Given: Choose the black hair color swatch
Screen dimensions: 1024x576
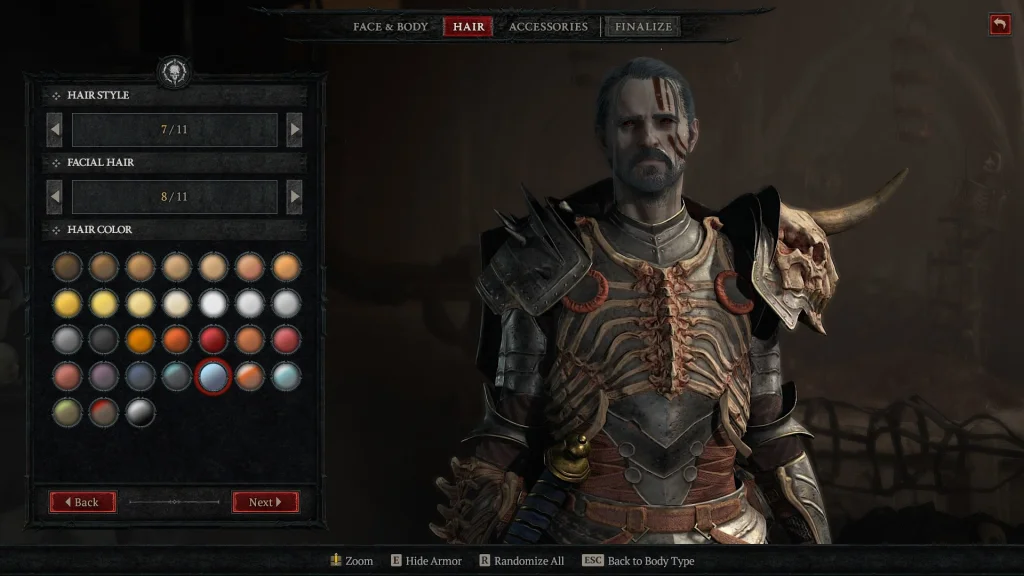Looking at the screenshot, I should click(x=104, y=340).
